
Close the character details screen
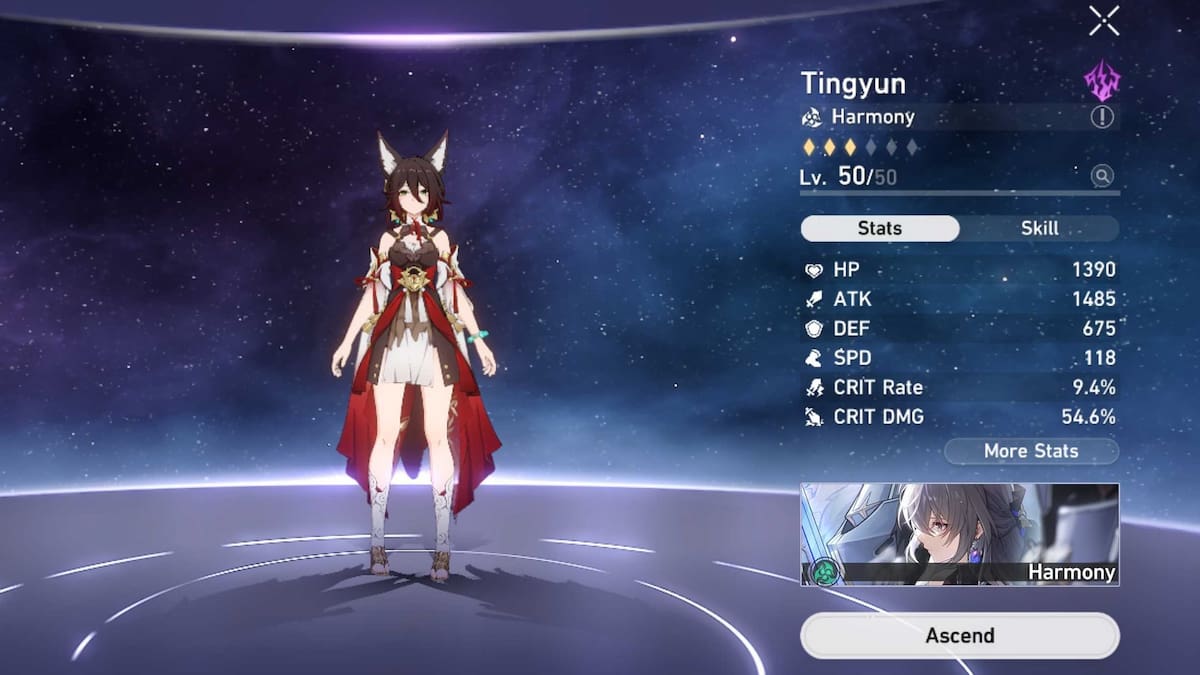click(1104, 20)
